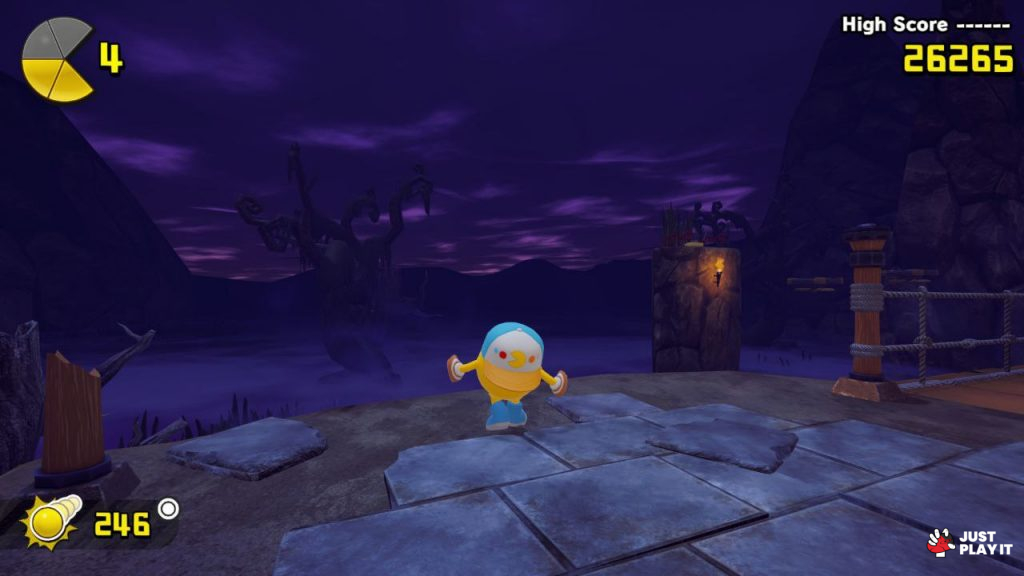Select the glowing yellow pellet icon
Screen dimensions: 1024x576
click(x=46, y=521)
